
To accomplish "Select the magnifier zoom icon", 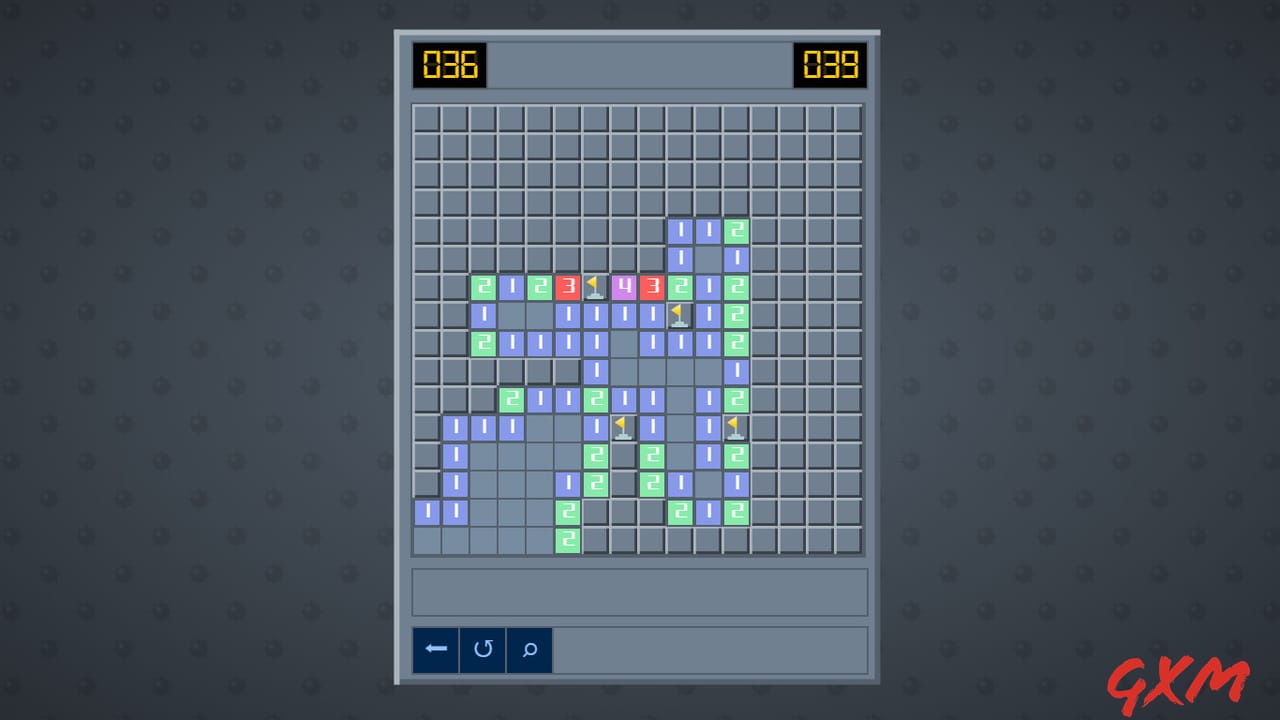I will click(529, 649).
